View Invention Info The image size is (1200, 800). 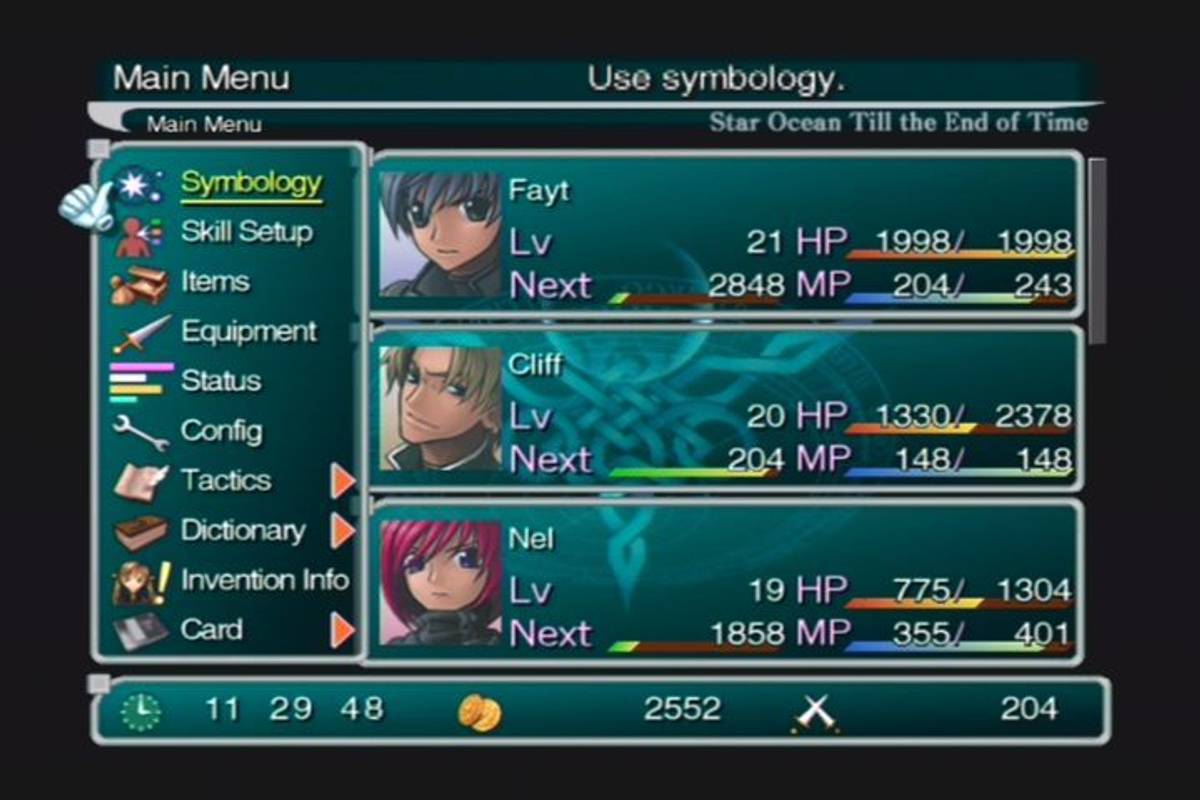(x=264, y=580)
